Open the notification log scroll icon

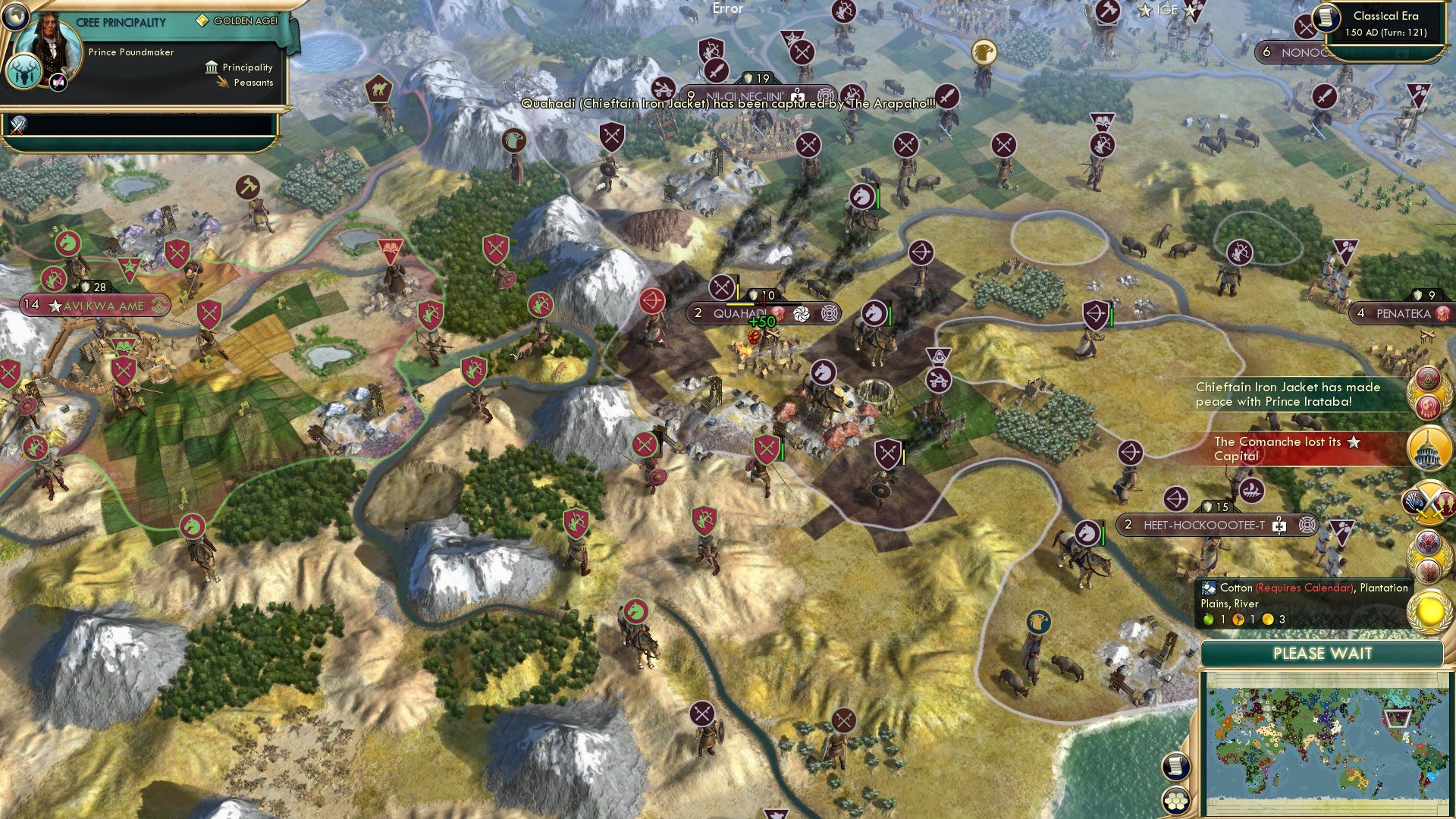(1175, 767)
